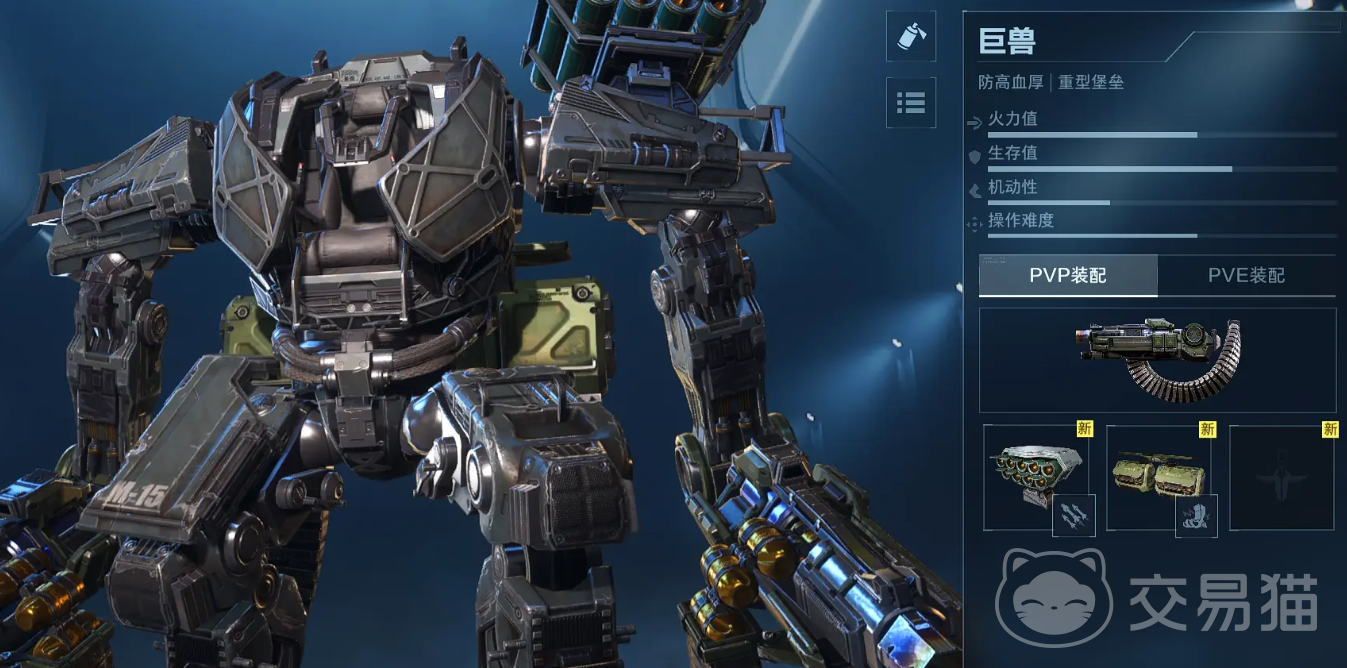Image resolution: width=1347 pixels, height=668 pixels.
Task: Switch to the PVP装配 tab
Action: coord(1068,276)
